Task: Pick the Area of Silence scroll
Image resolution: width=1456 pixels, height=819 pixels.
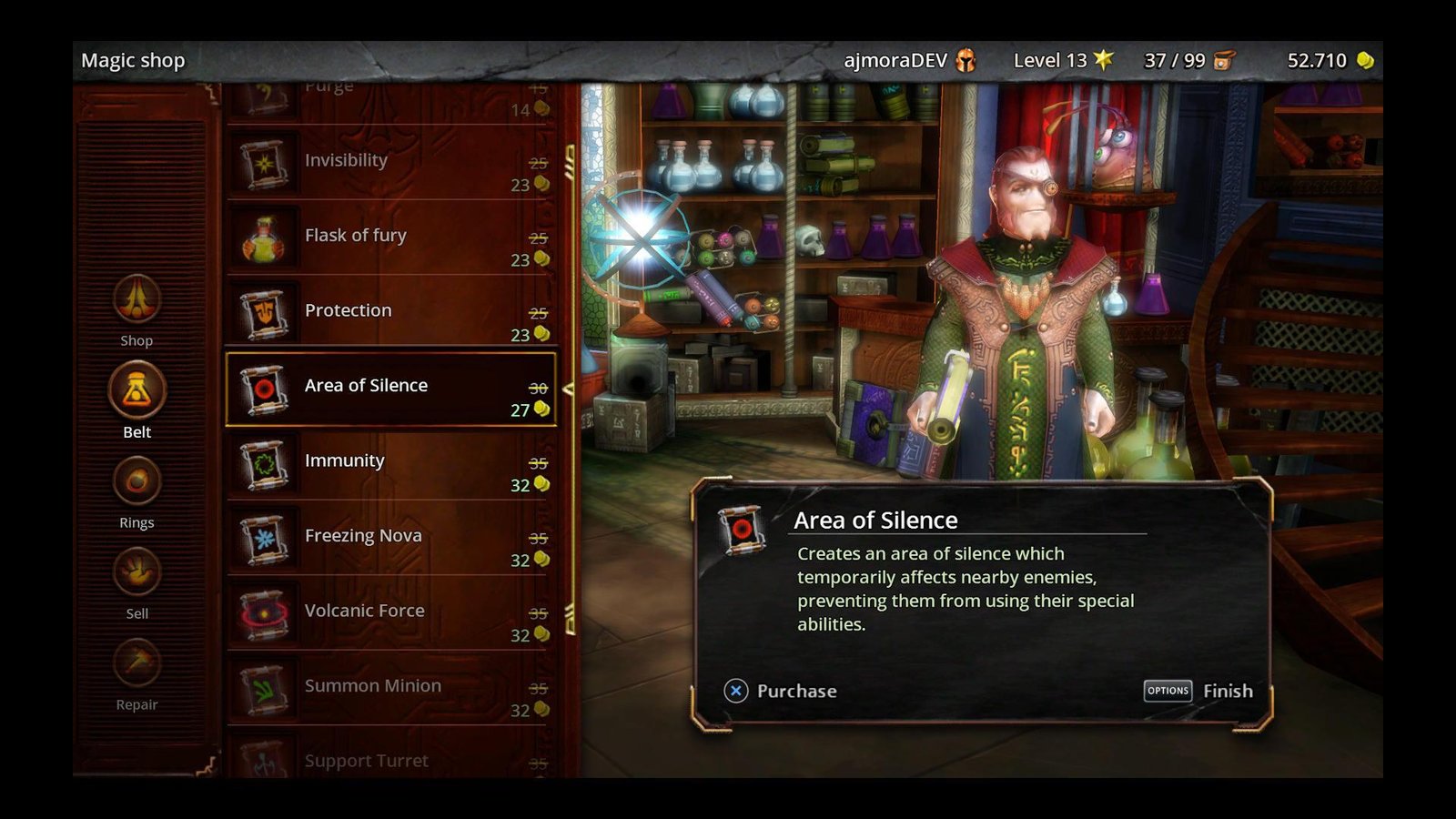Action: pyautogui.click(x=391, y=389)
